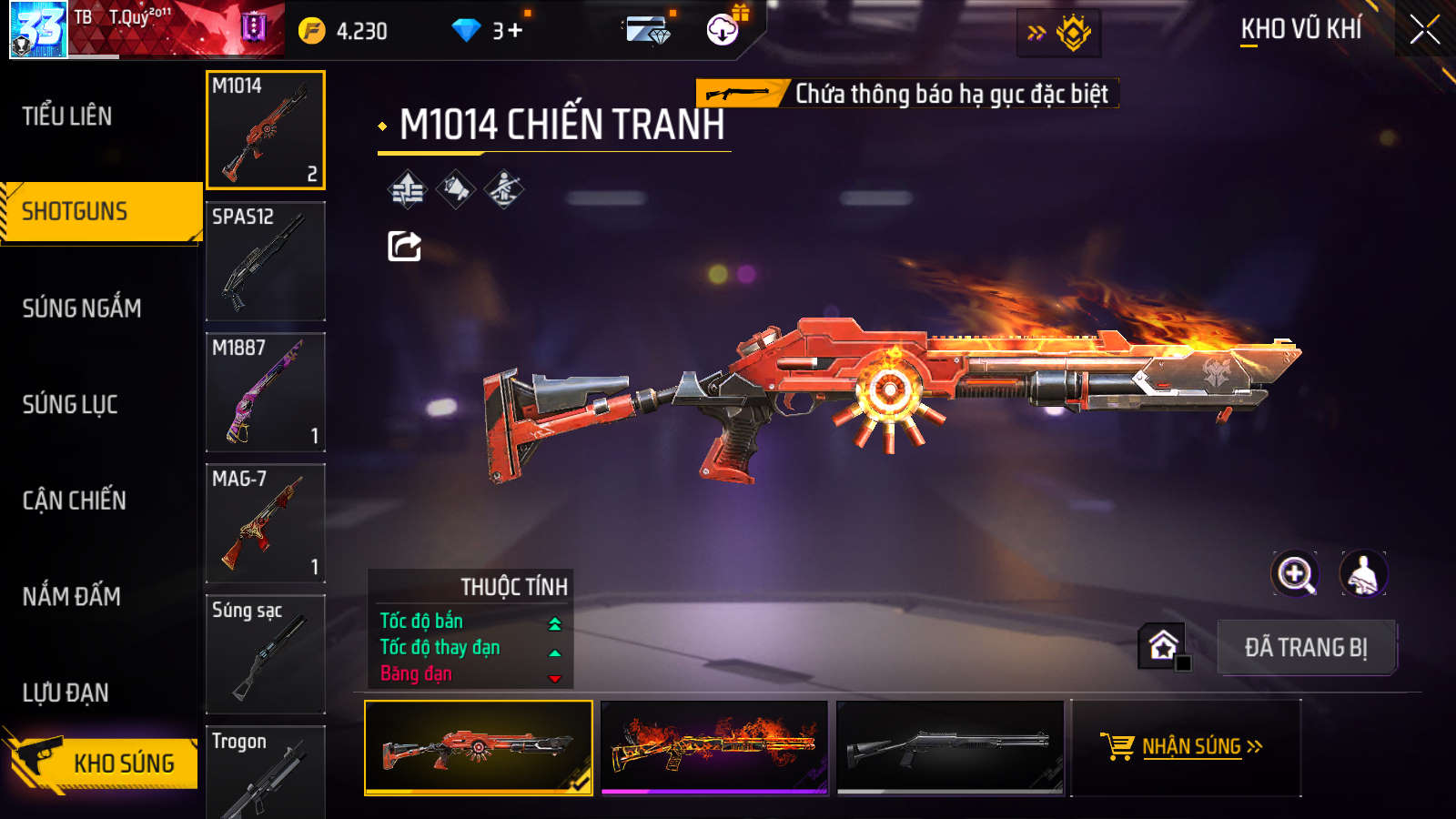Switch to the Tiểu Liên category
Viewport: 1456px width, 819px height.
tap(67, 116)
